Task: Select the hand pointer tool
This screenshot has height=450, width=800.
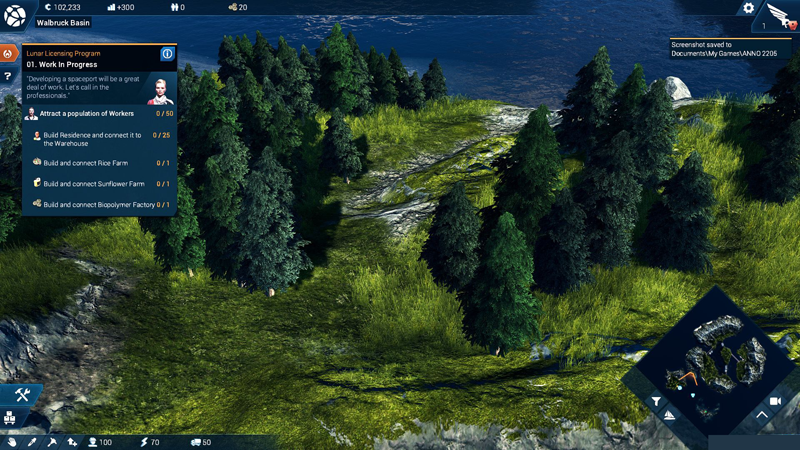Action: 12,442
